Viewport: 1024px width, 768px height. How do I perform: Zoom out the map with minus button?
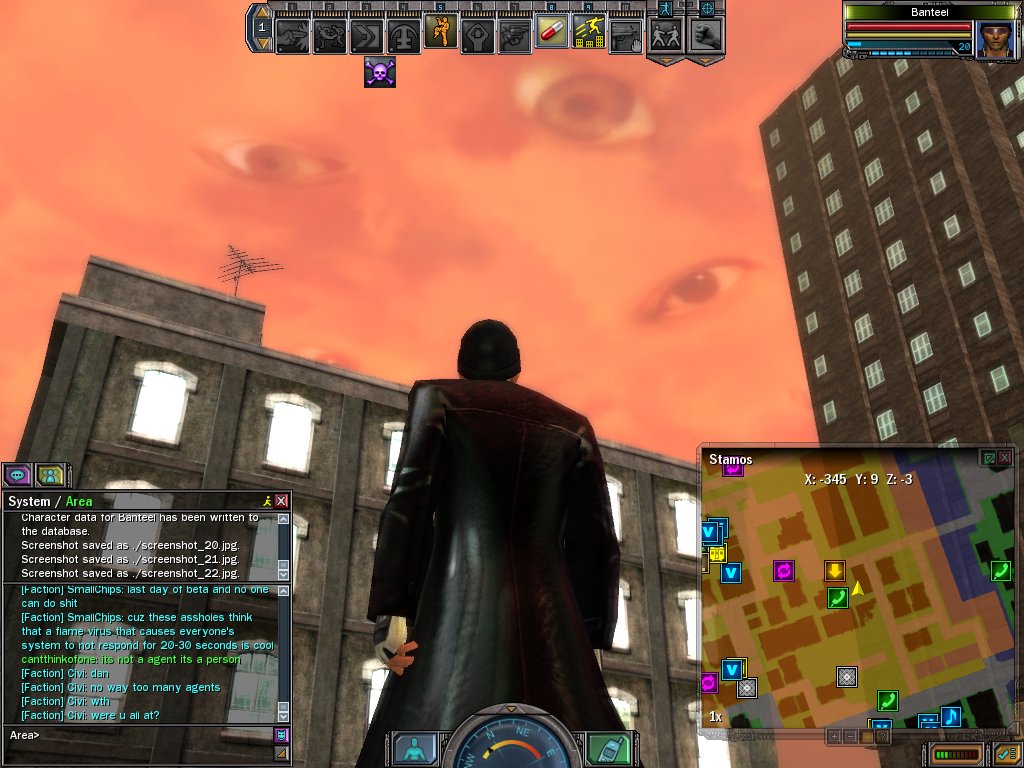click(x=850, y=736)
